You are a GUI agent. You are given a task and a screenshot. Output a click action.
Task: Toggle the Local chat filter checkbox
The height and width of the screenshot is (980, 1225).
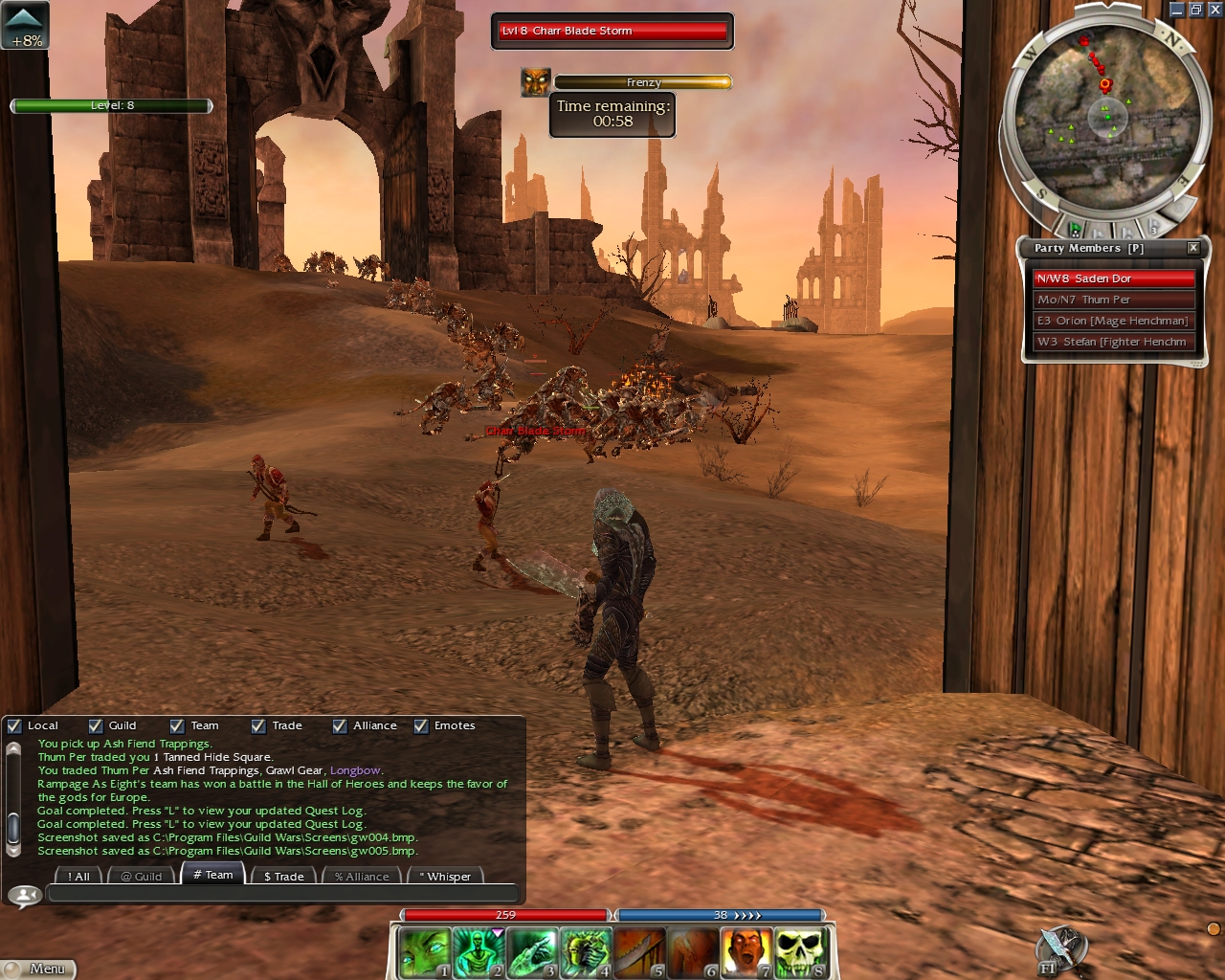[x=14, y=725]
